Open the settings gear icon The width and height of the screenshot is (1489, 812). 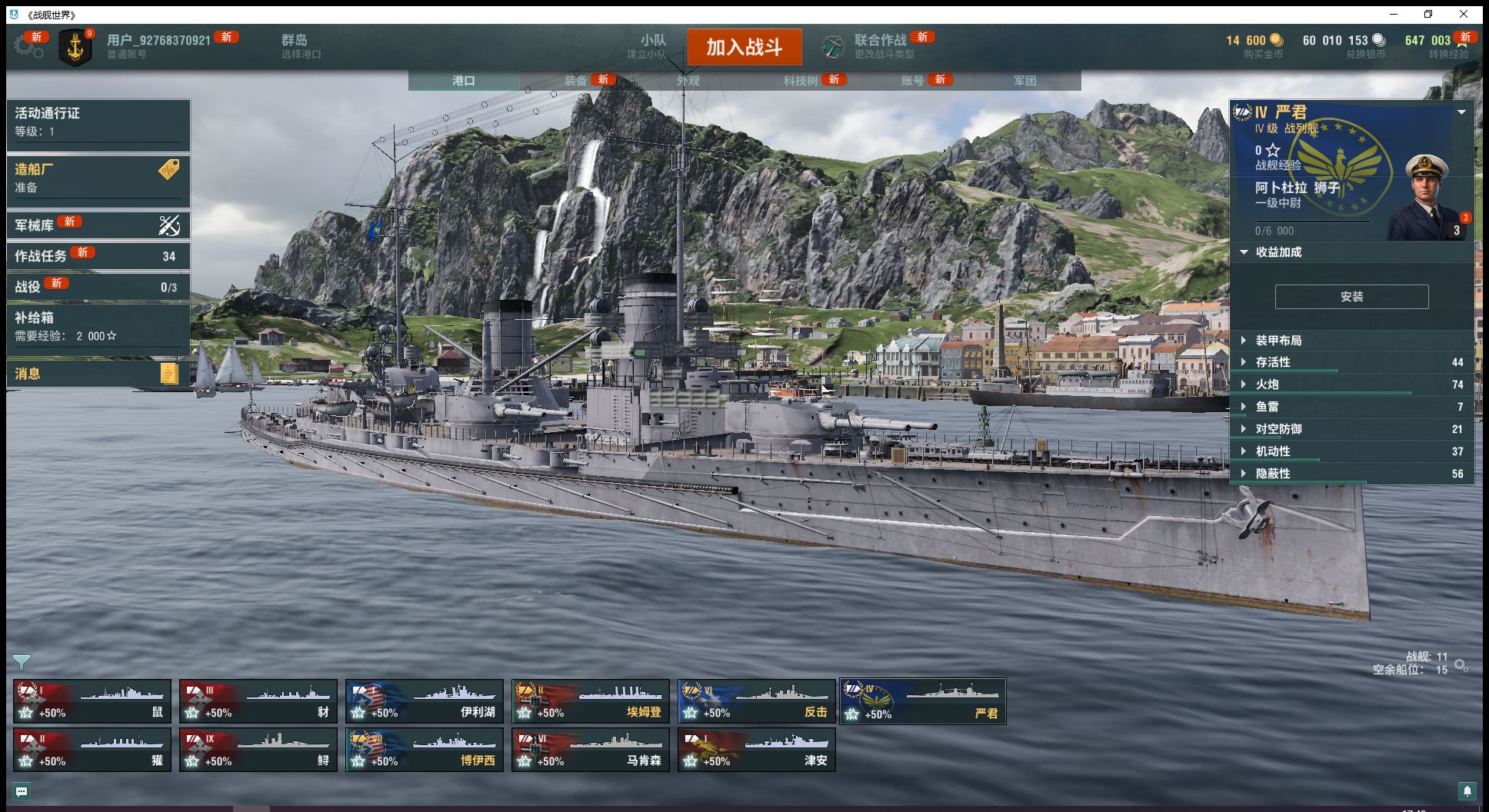(28, 46)
